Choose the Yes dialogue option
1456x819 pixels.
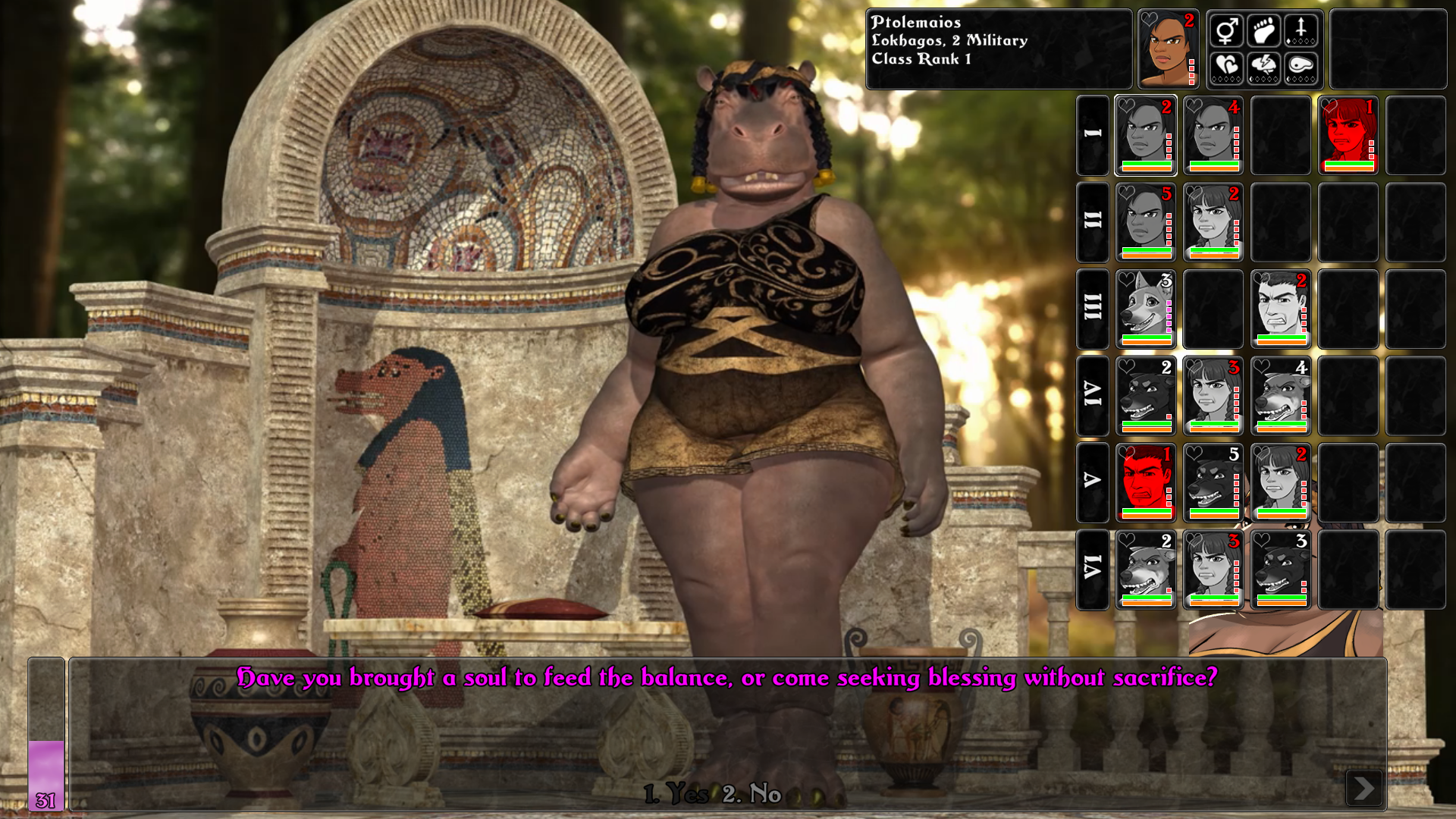(x=676, y=794)
